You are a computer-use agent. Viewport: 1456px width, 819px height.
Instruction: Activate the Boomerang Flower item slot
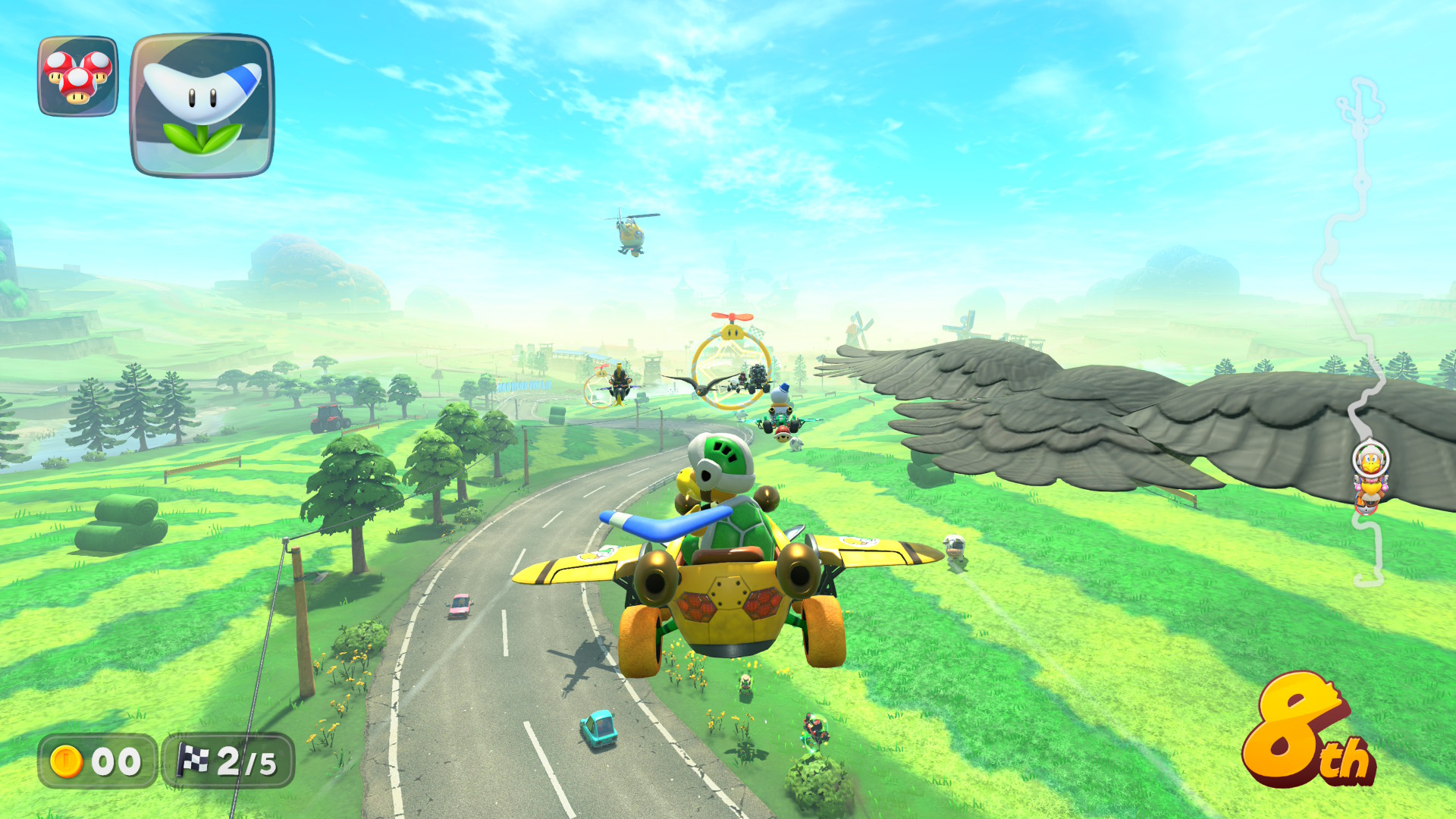pyautogui.click(x=202, y=105)
